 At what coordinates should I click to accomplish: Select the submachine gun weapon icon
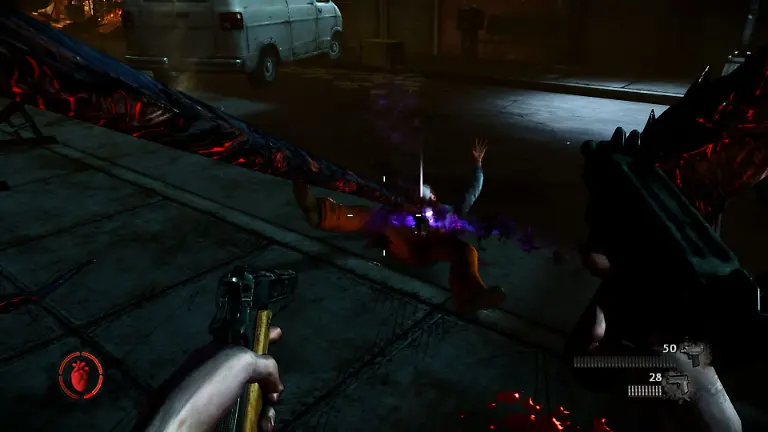coord(695,353)
